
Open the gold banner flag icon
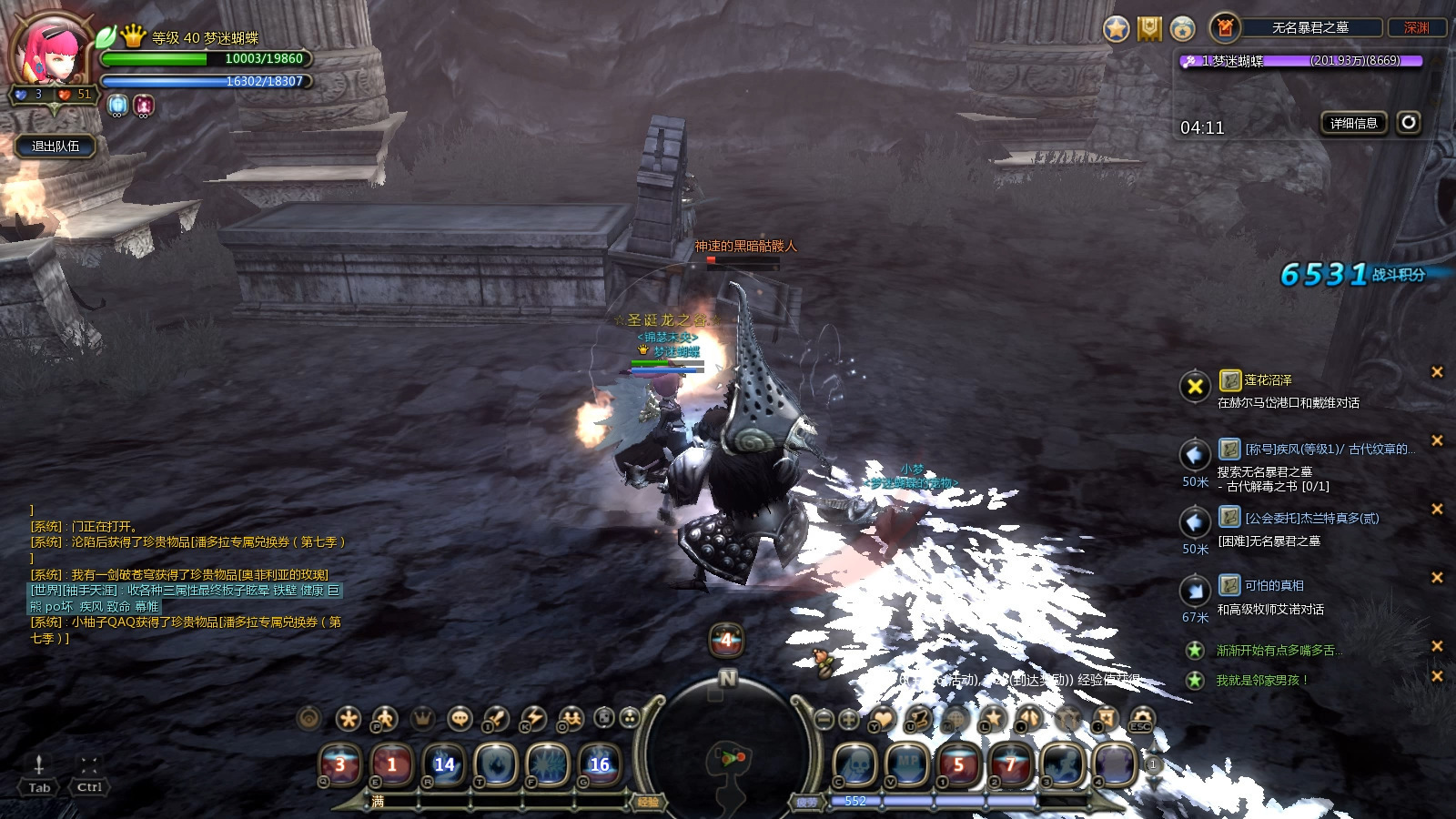tap(1150, 29)
